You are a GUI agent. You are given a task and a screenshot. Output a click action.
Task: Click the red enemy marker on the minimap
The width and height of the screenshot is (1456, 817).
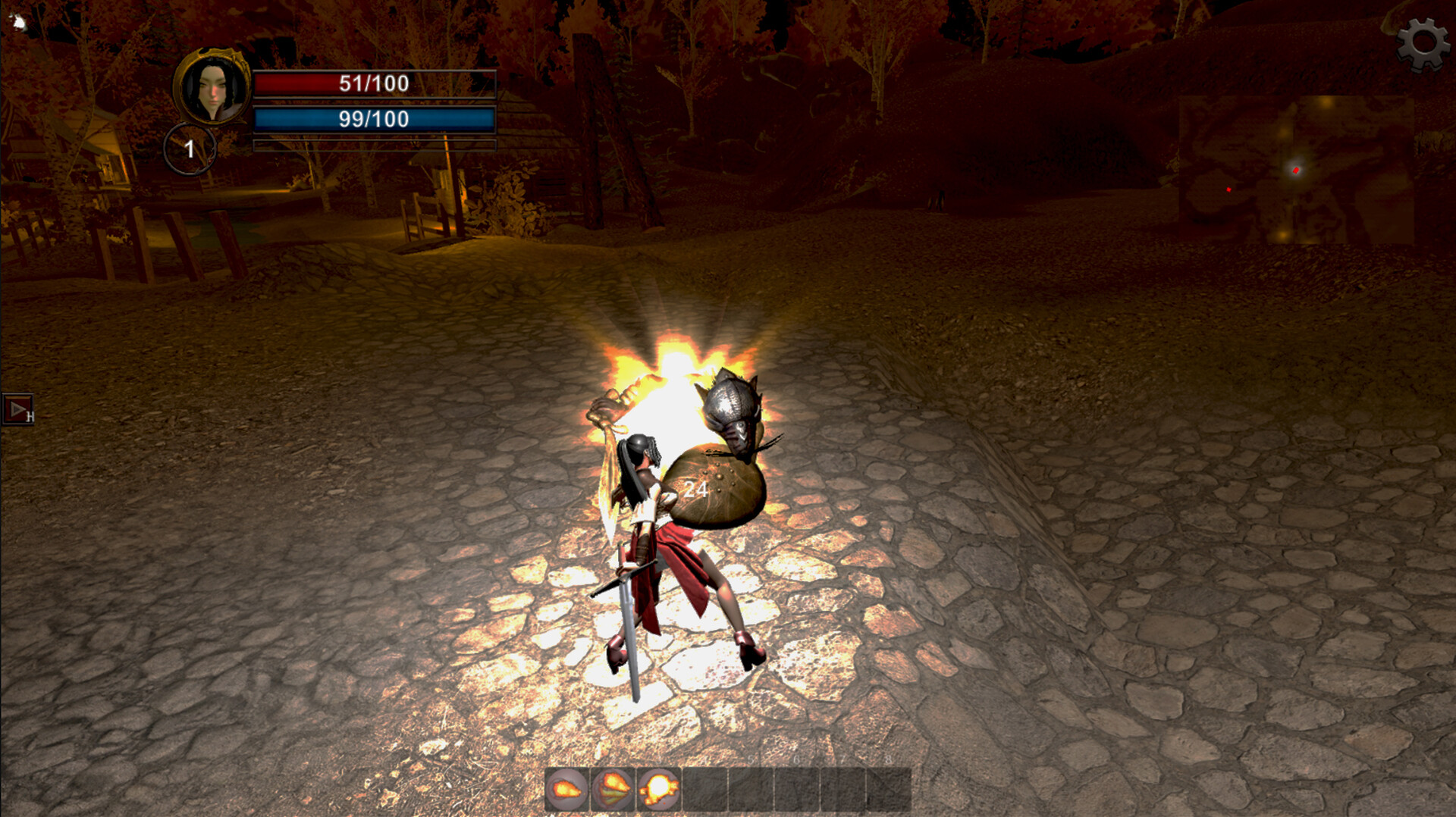(x=1228, y=190)
